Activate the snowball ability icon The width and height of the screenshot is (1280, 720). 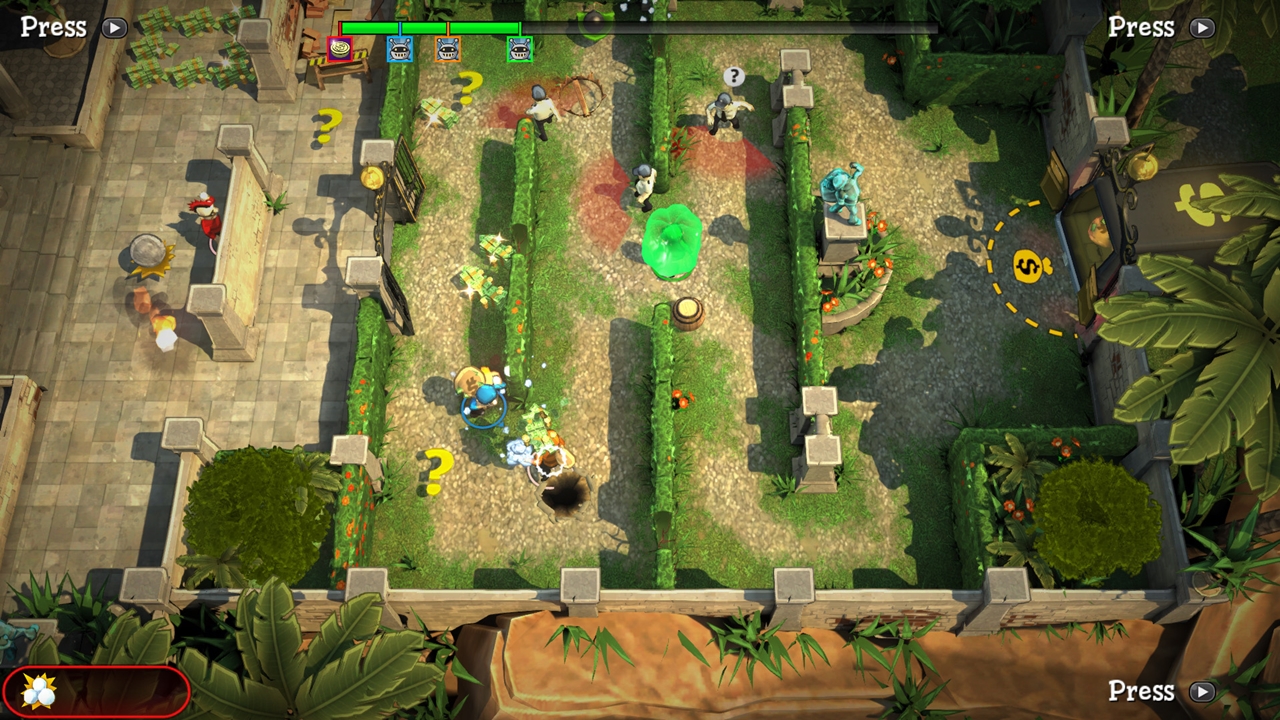pos(38,690)
